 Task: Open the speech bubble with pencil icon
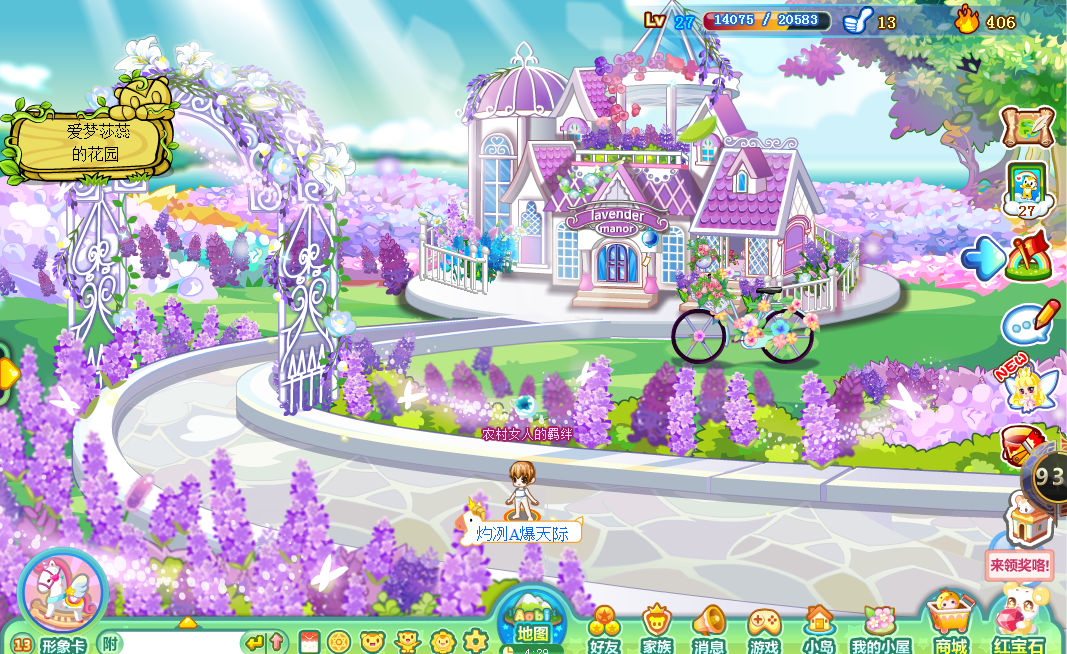[1030, 322]
